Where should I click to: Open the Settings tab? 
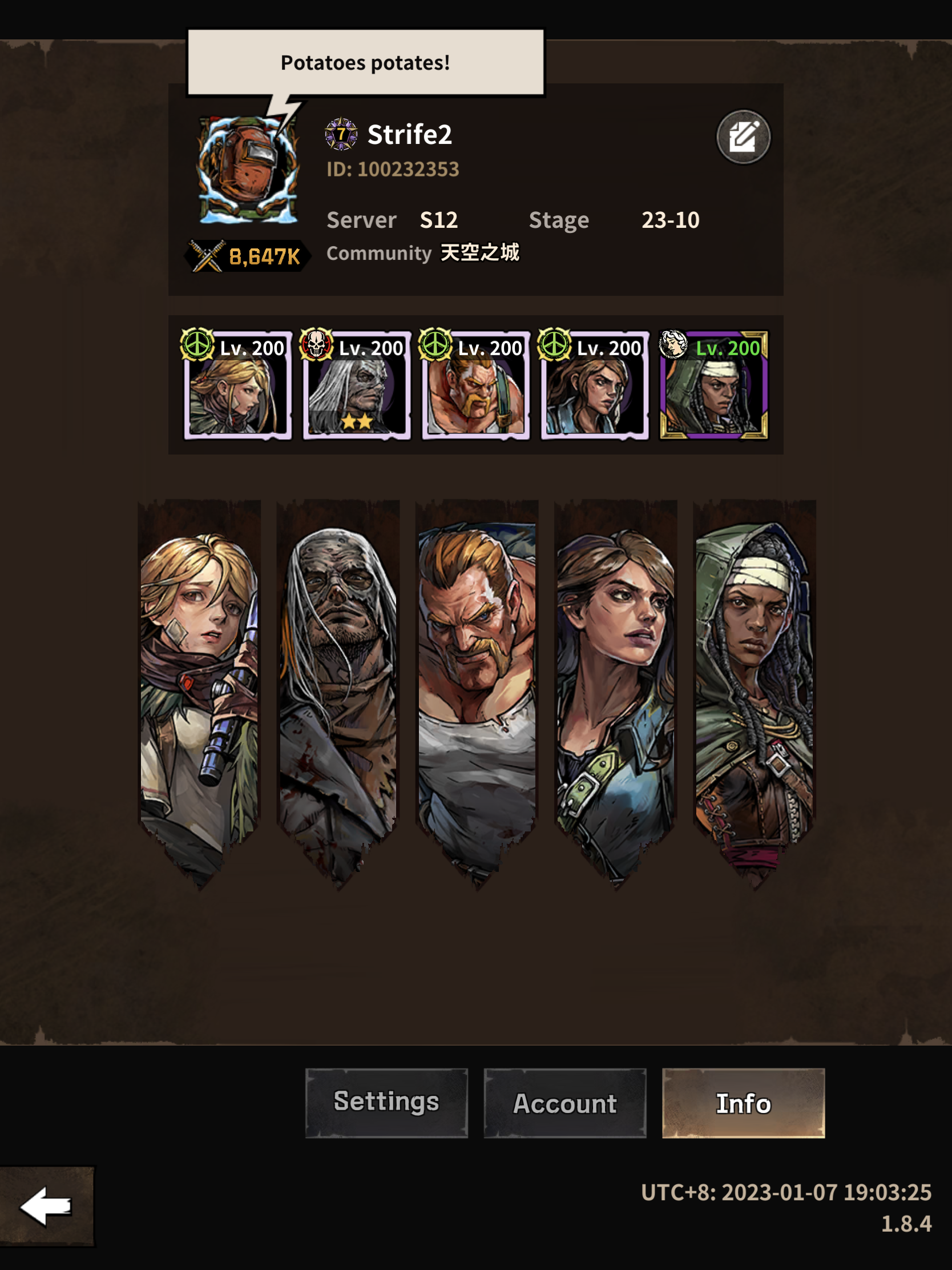[386, 1102]
